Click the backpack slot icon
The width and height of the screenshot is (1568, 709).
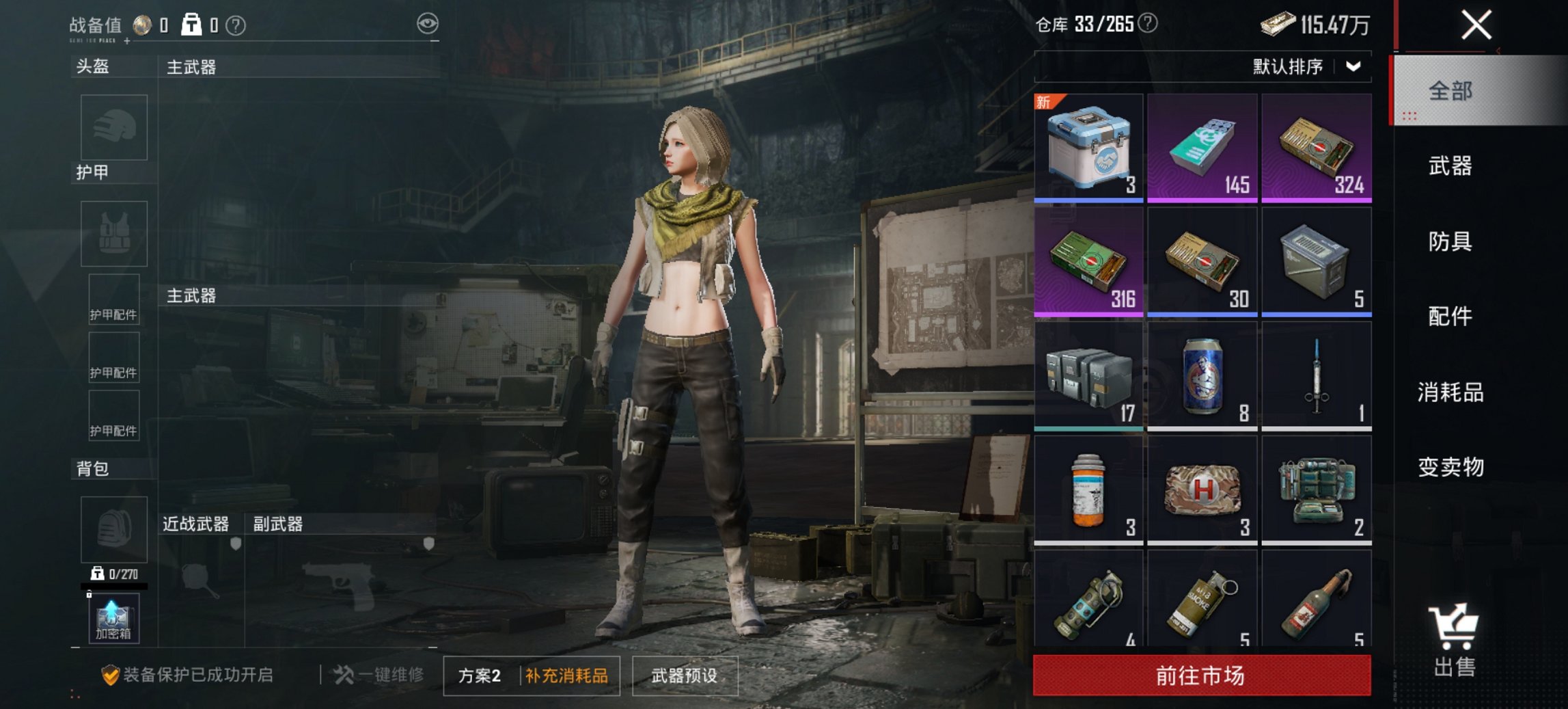point(113,529)
